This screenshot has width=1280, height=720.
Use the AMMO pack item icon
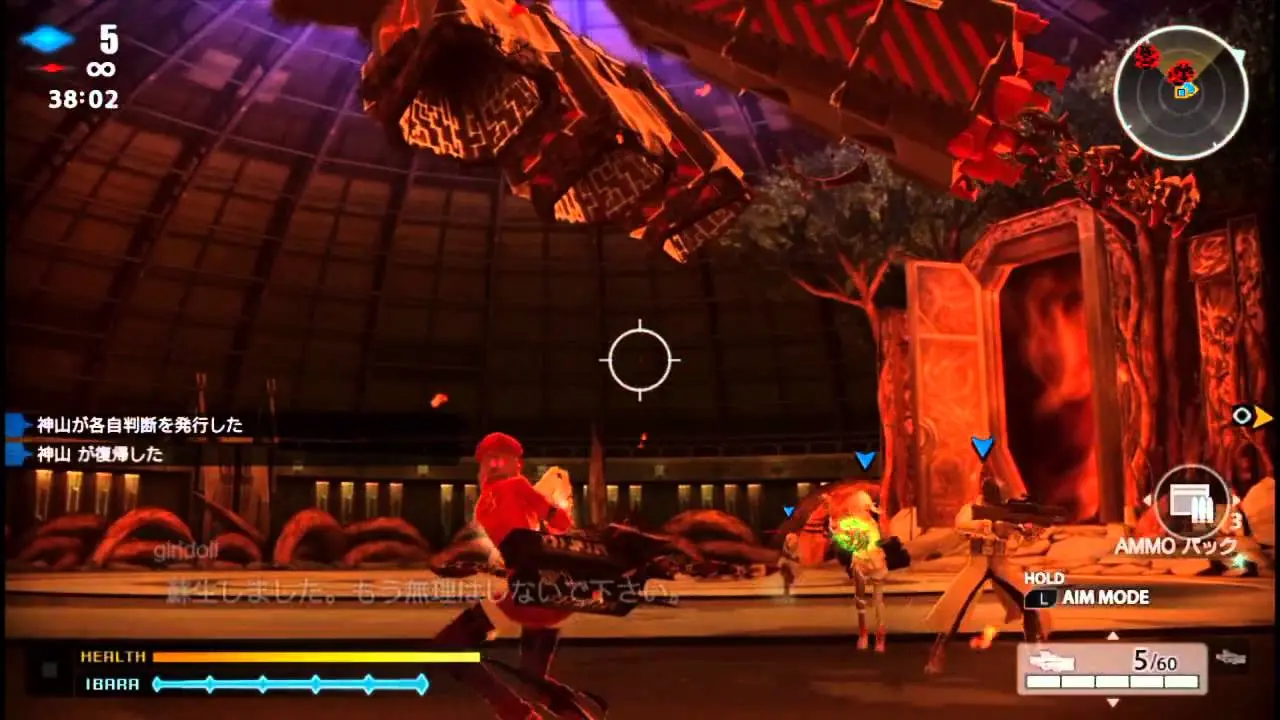1192,503
